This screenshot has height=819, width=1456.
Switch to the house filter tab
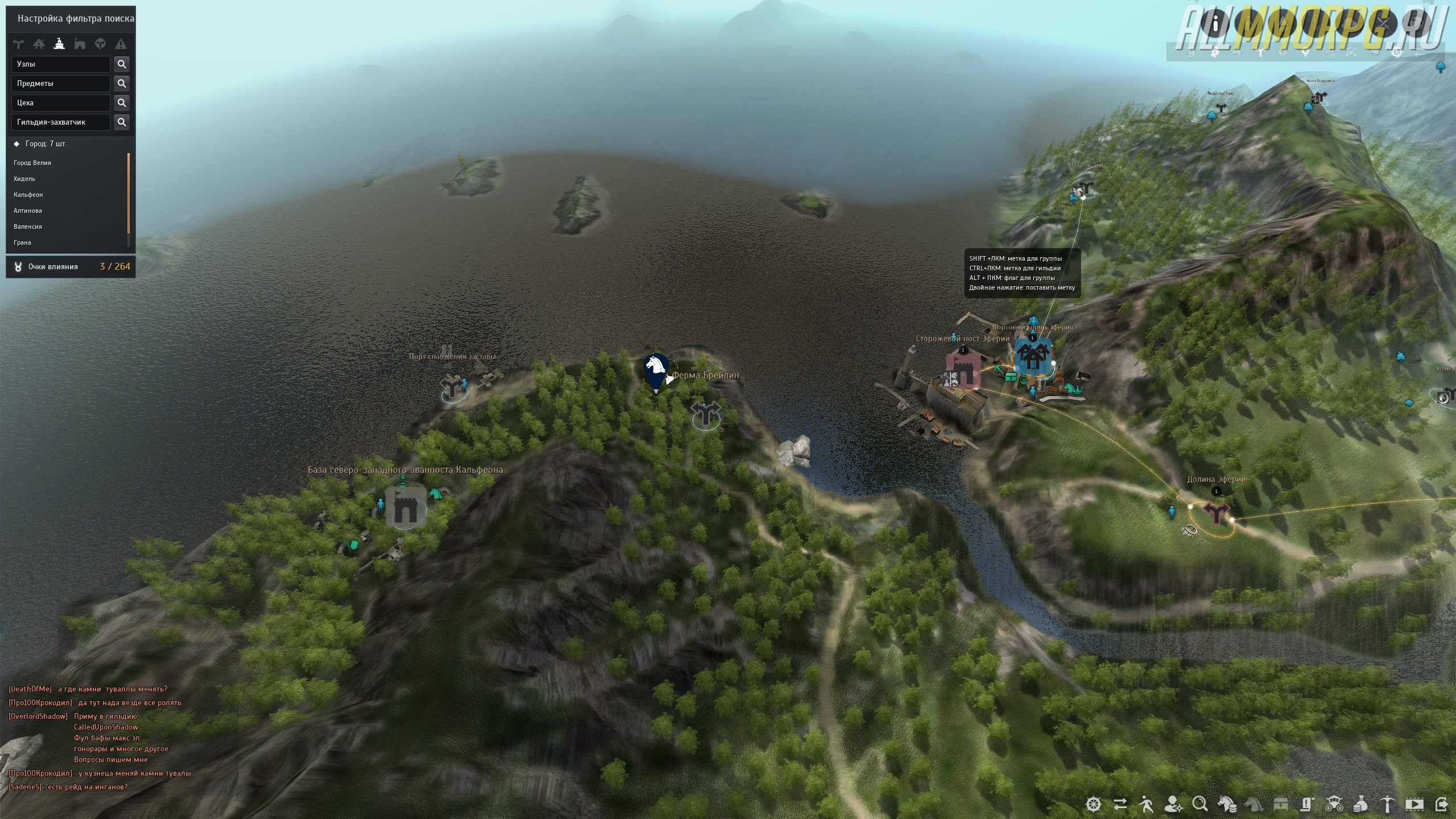click(39, 44)
